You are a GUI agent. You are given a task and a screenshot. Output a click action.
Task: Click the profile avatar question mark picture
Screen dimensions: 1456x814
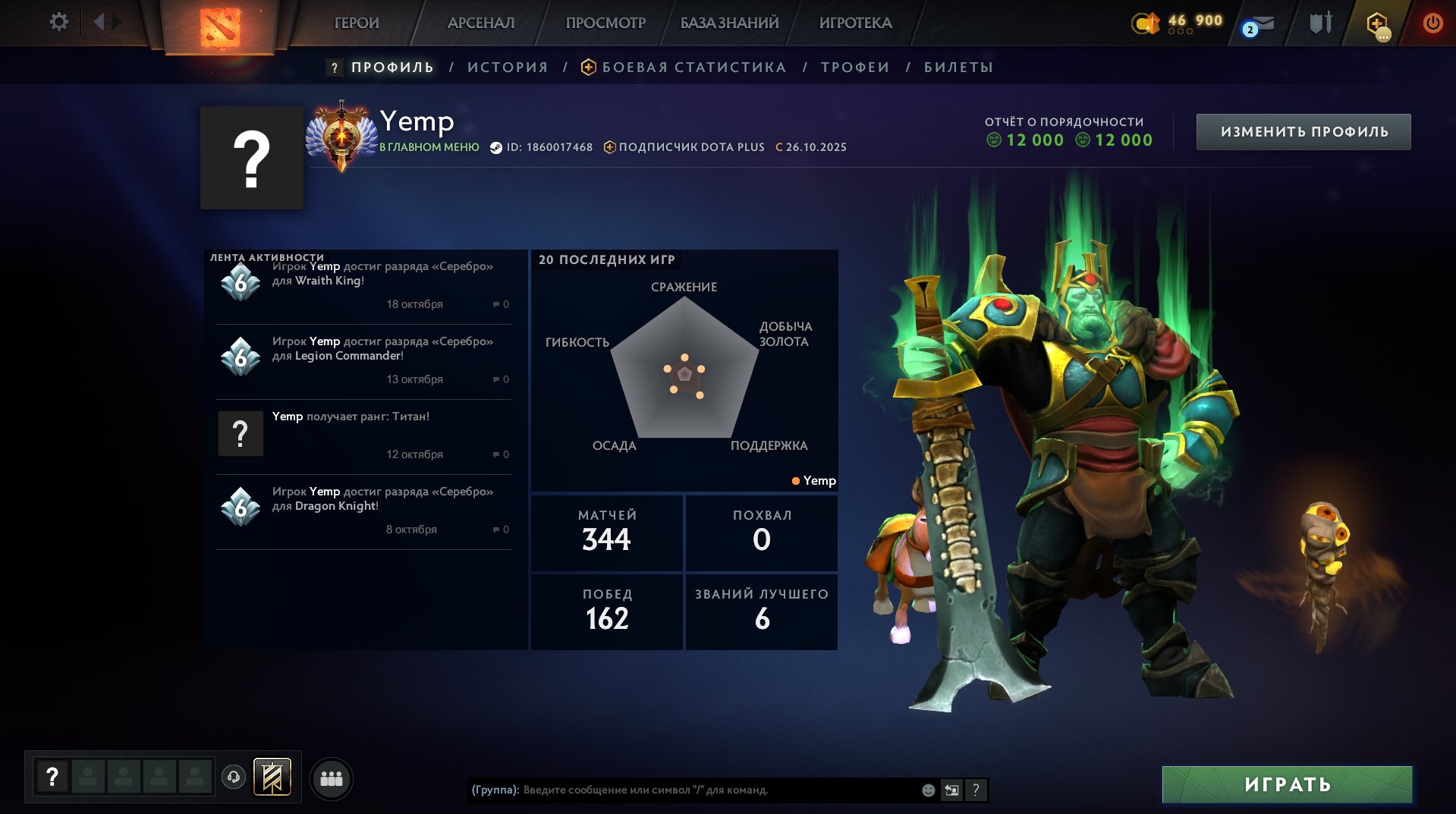pyautogui.click(x=252, y=158)
